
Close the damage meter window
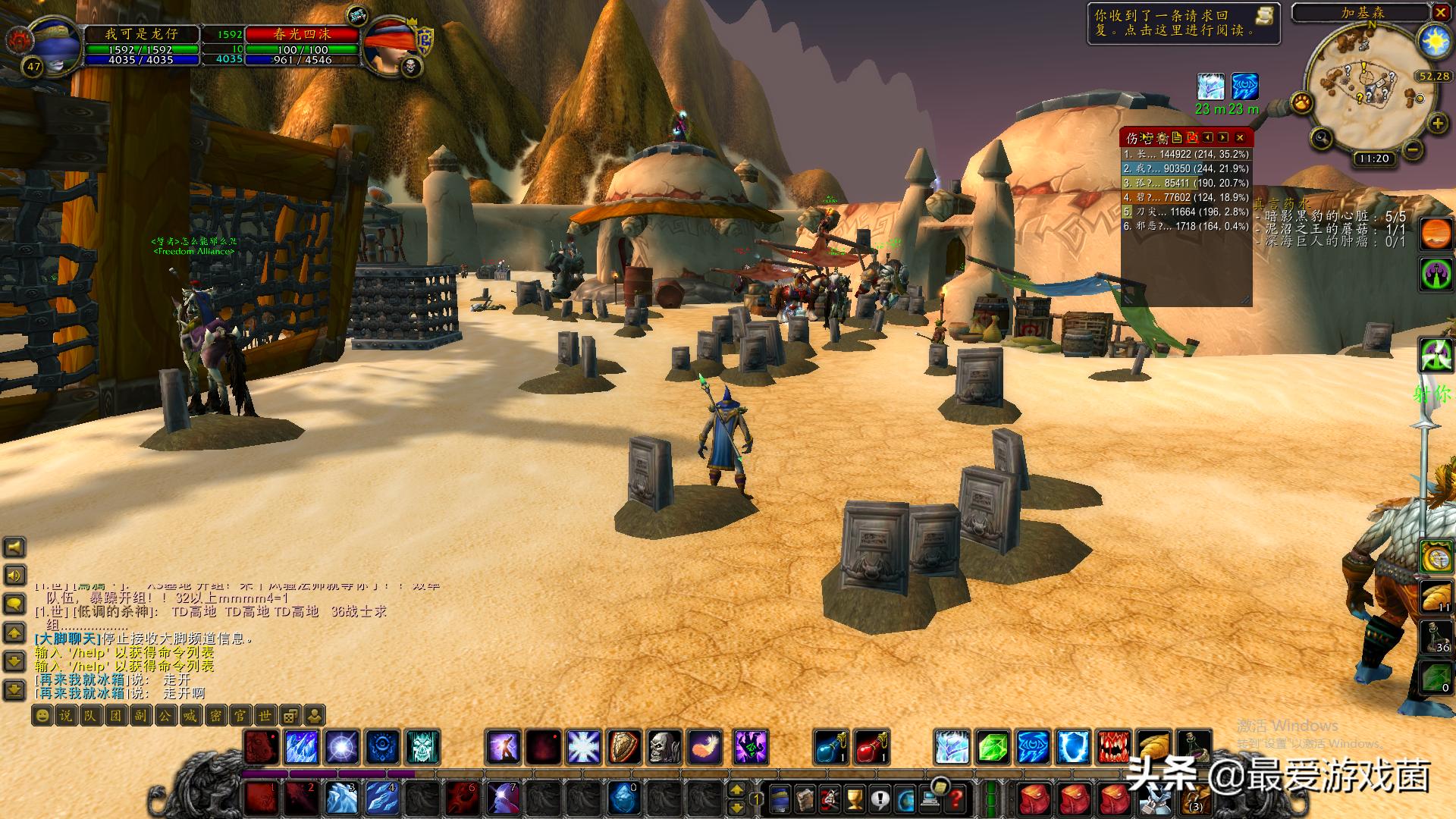1240,137
